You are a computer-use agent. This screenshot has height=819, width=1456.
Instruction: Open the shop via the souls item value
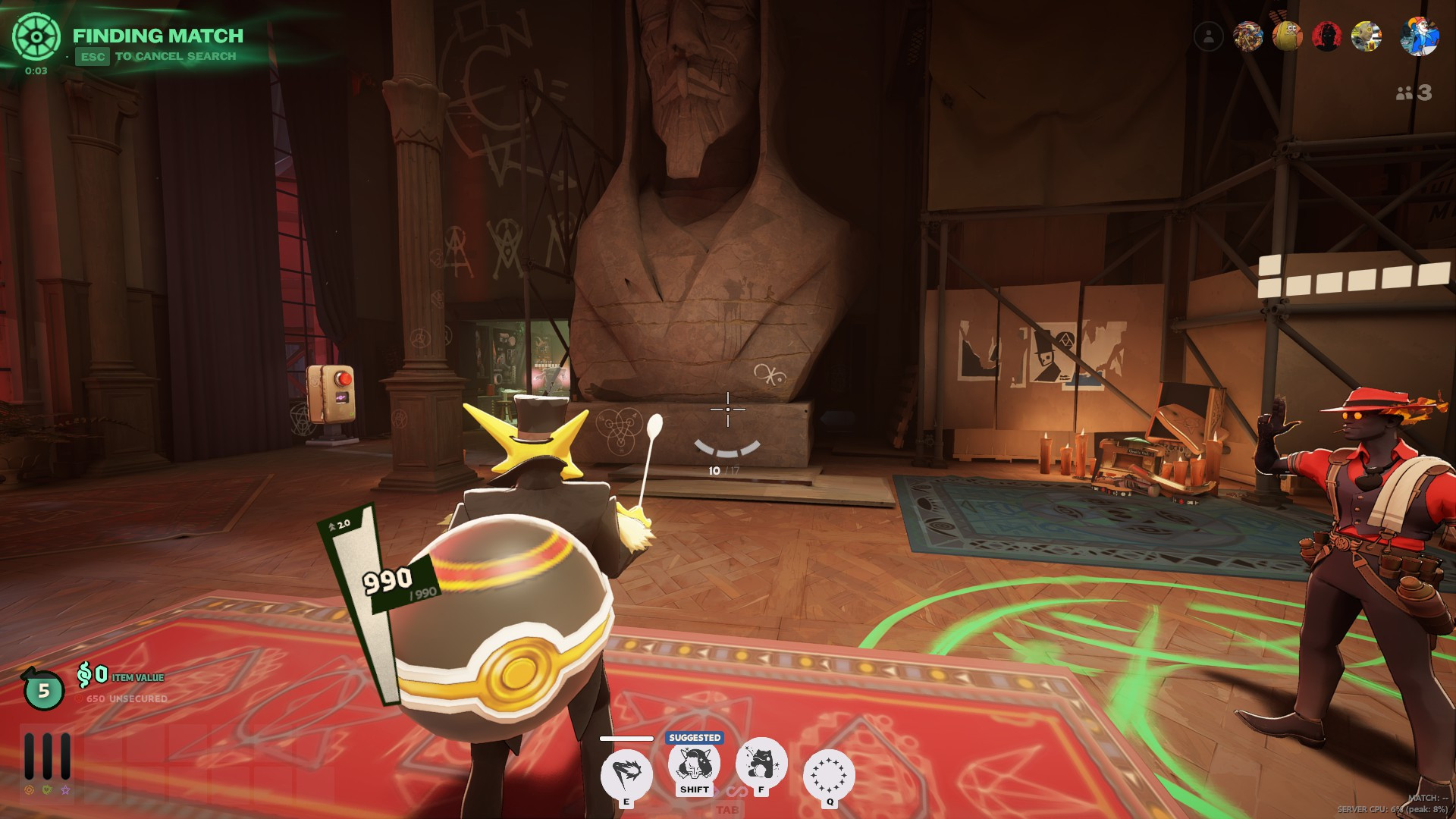tap(120, 675)
